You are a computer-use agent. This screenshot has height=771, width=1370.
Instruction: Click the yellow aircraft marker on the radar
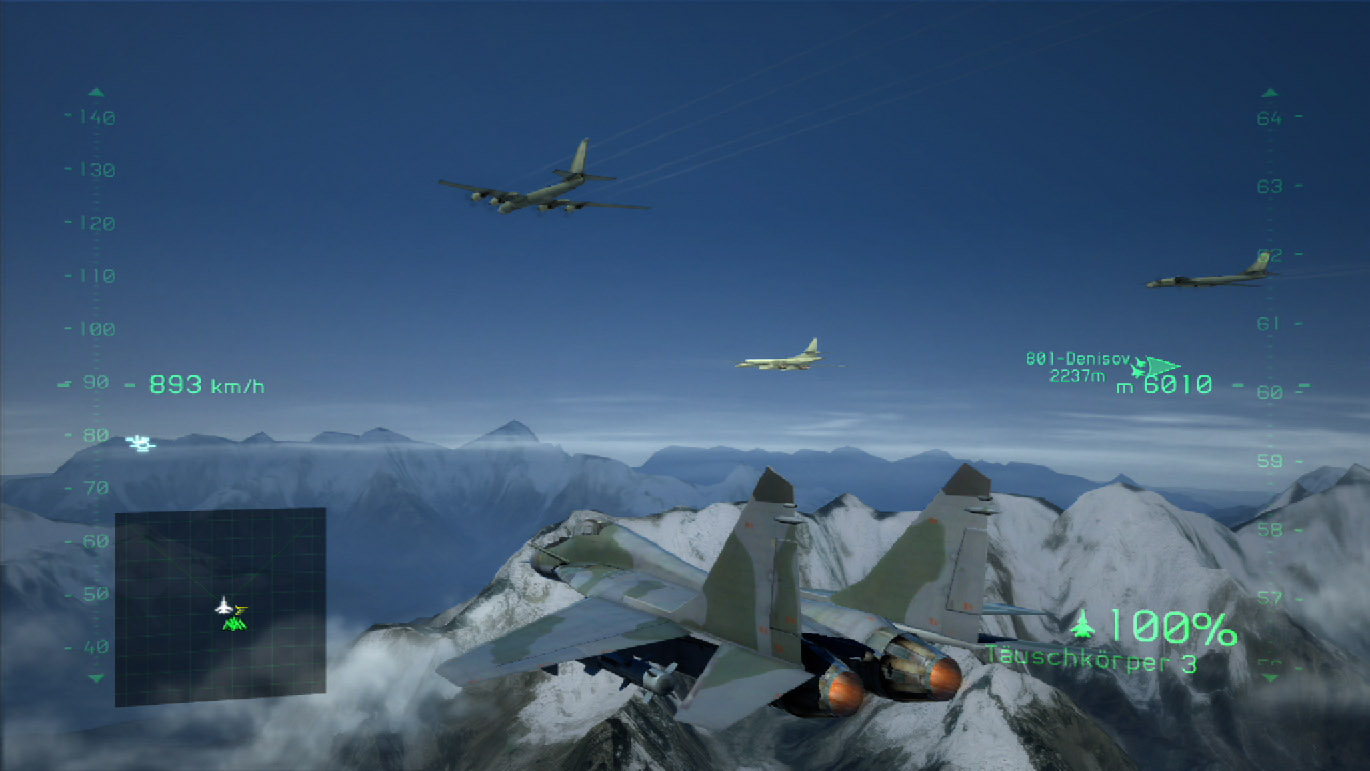(x=241, y=608)
